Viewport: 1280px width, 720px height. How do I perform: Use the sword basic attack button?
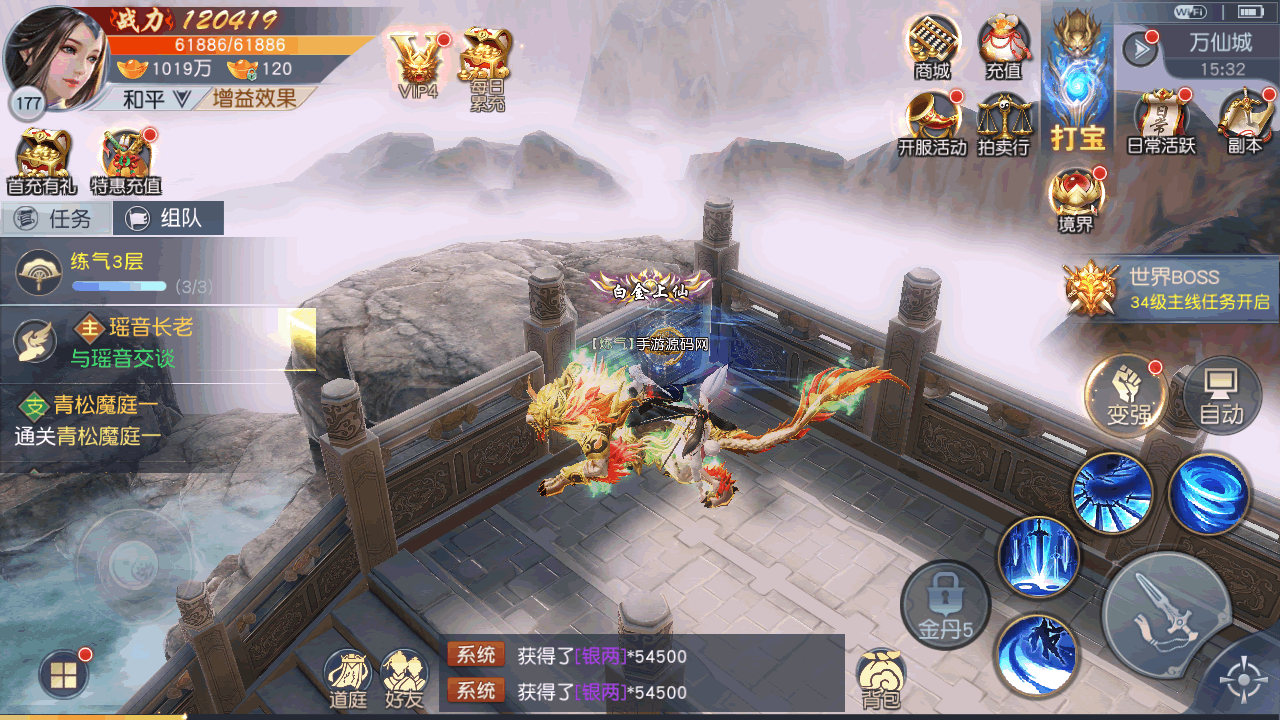1165,617
